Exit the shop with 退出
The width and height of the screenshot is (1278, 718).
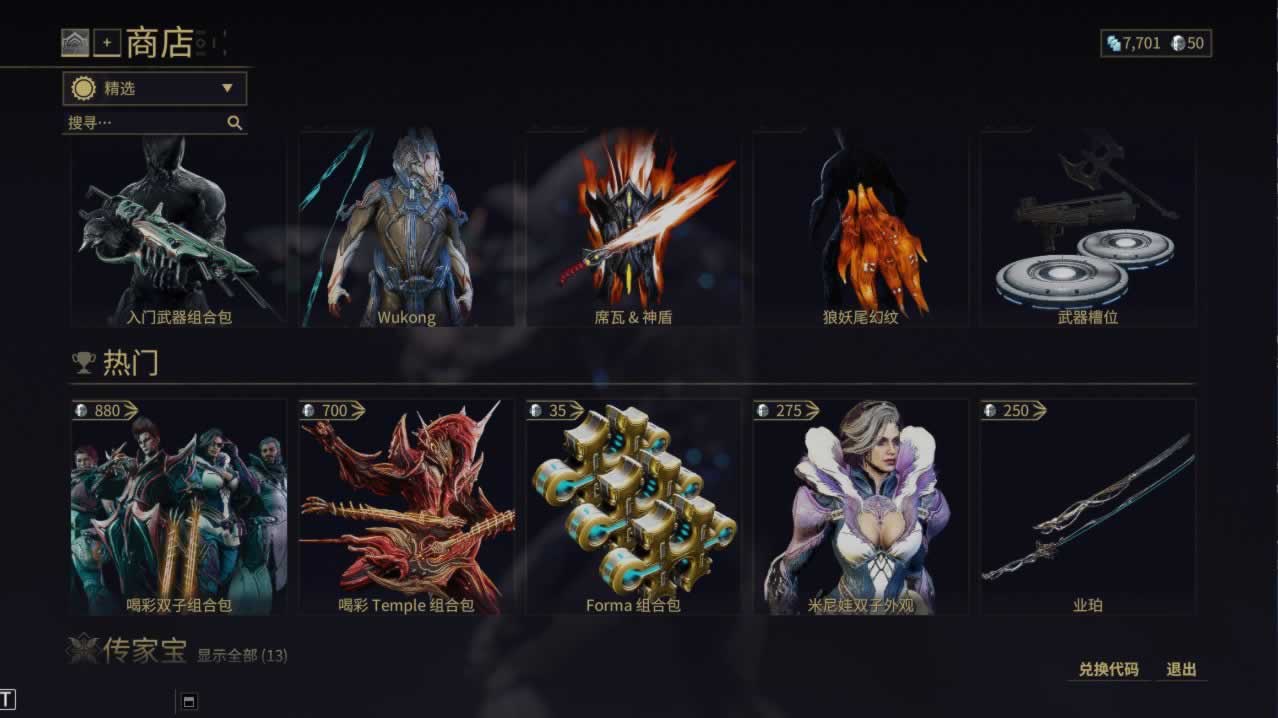(1181, 669)
